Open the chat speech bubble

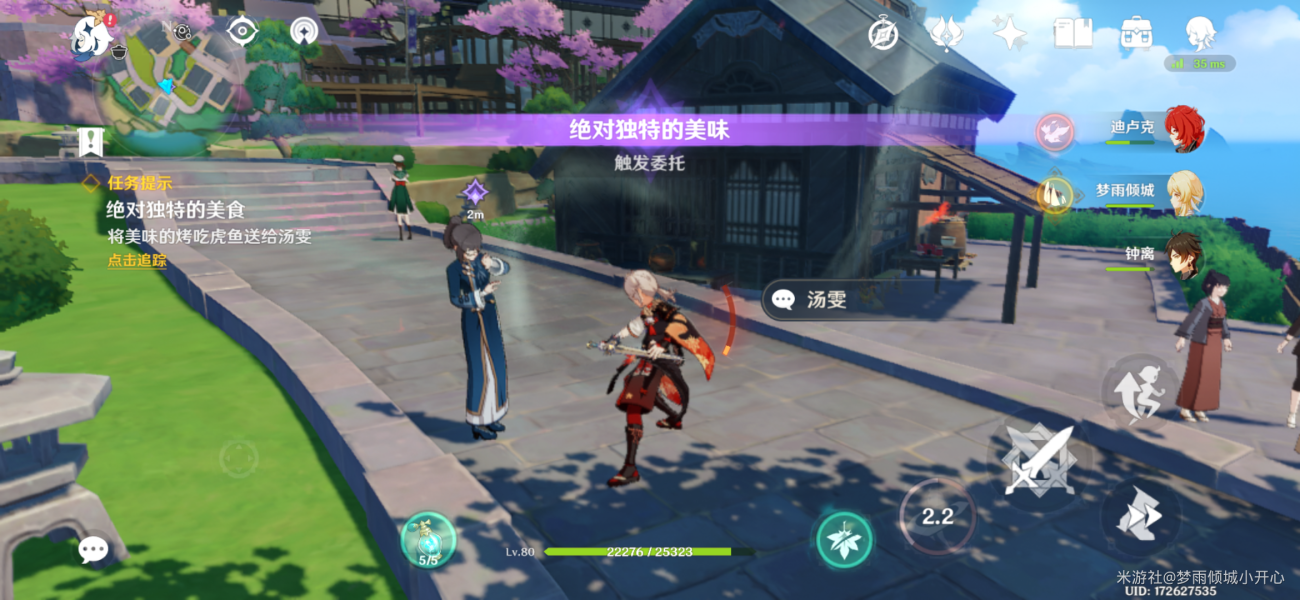click(93, 548)
